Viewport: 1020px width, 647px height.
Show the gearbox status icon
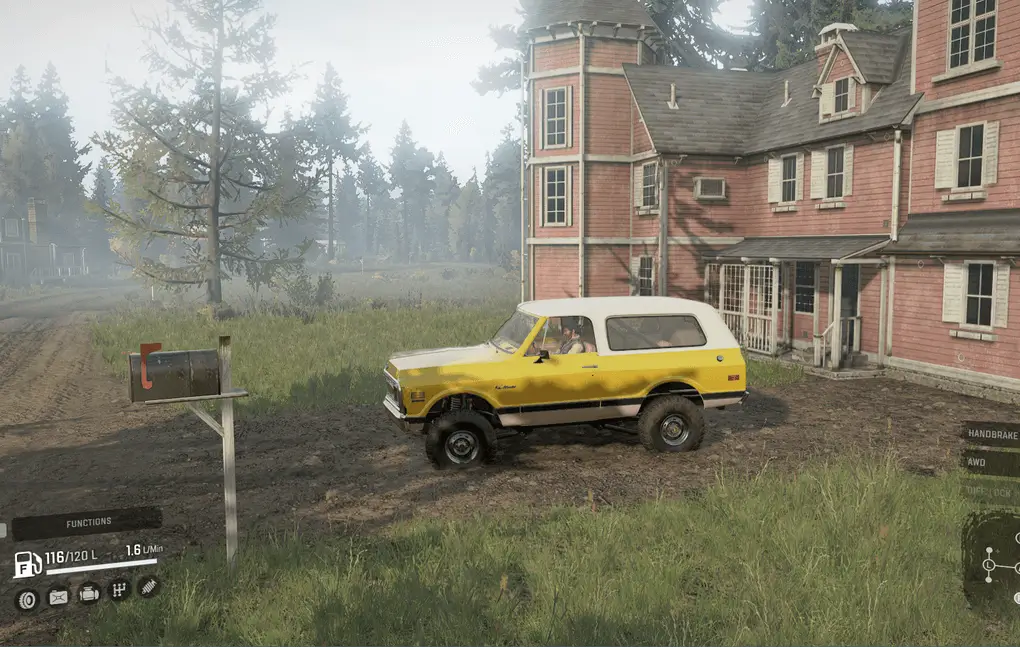pyautogui.click(x=119, y=590)
